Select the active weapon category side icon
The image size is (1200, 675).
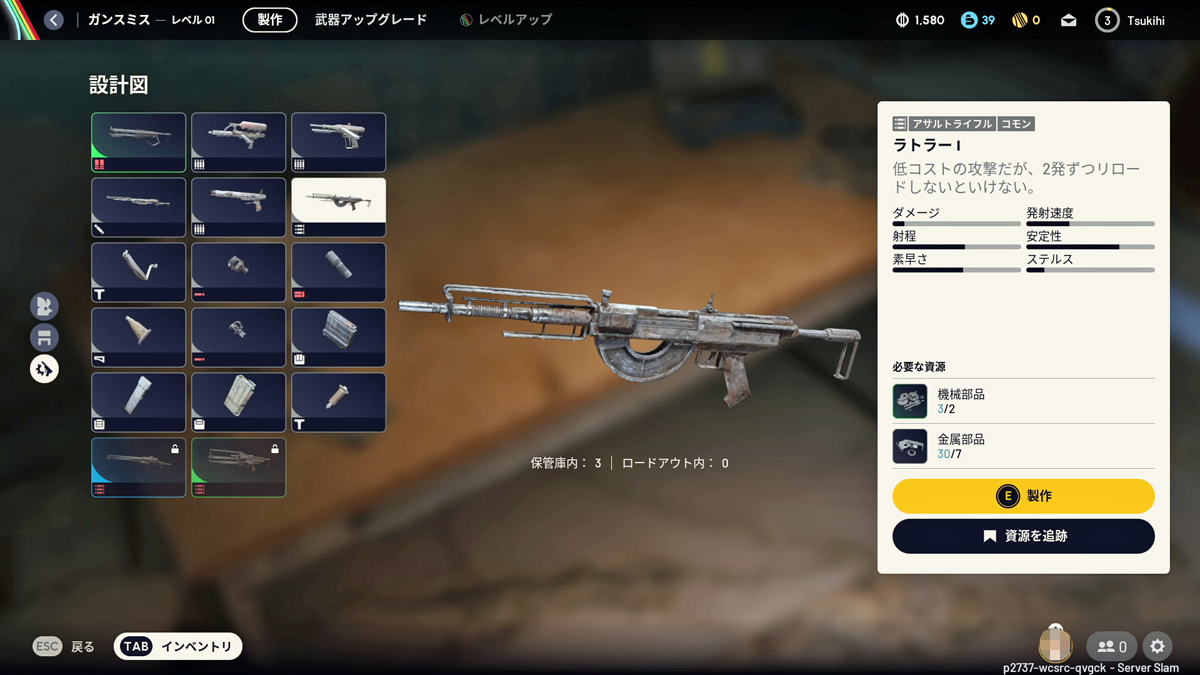[44, 369]
